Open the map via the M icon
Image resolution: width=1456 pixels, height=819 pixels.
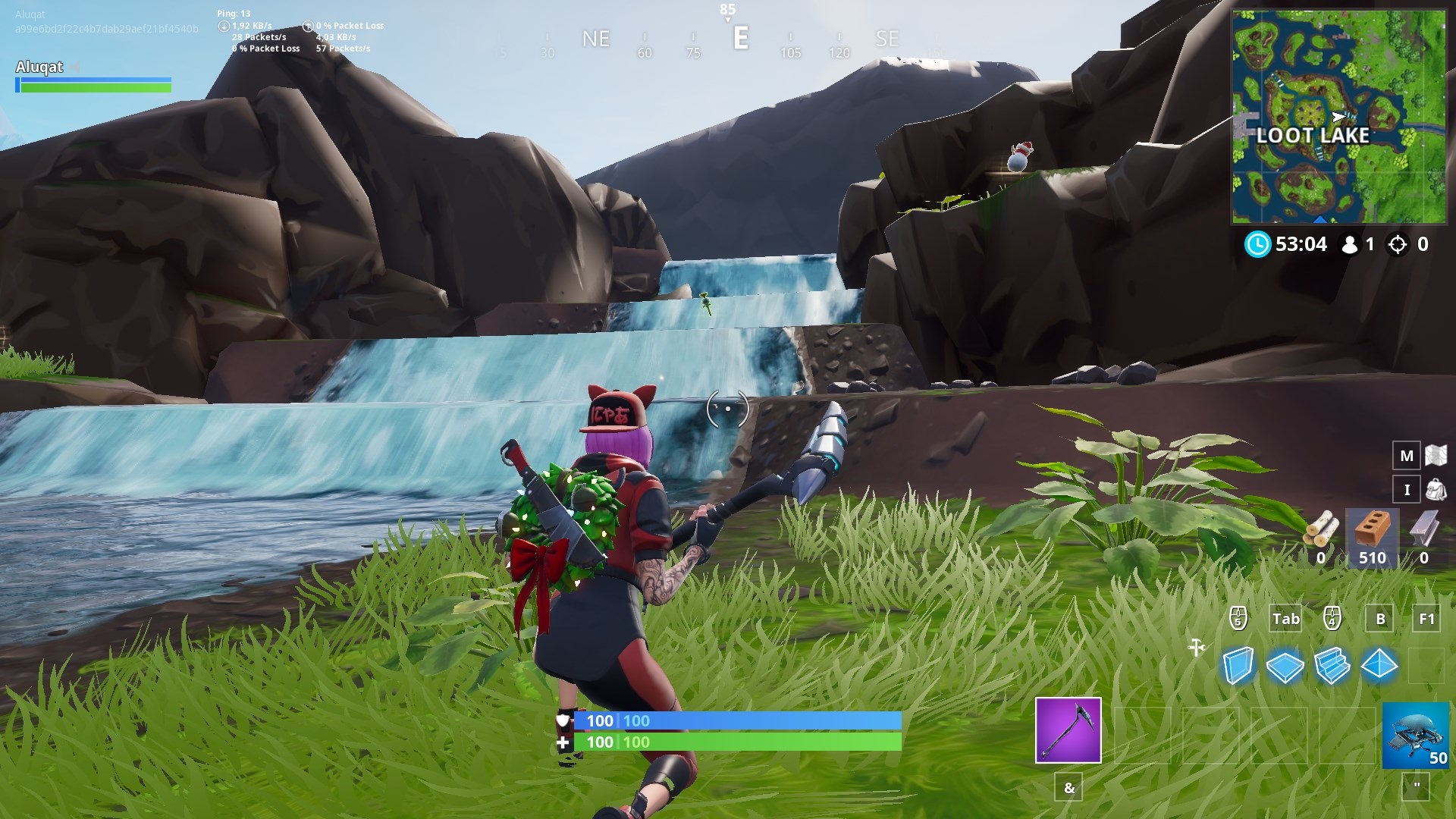click(x=1407, y=456)
